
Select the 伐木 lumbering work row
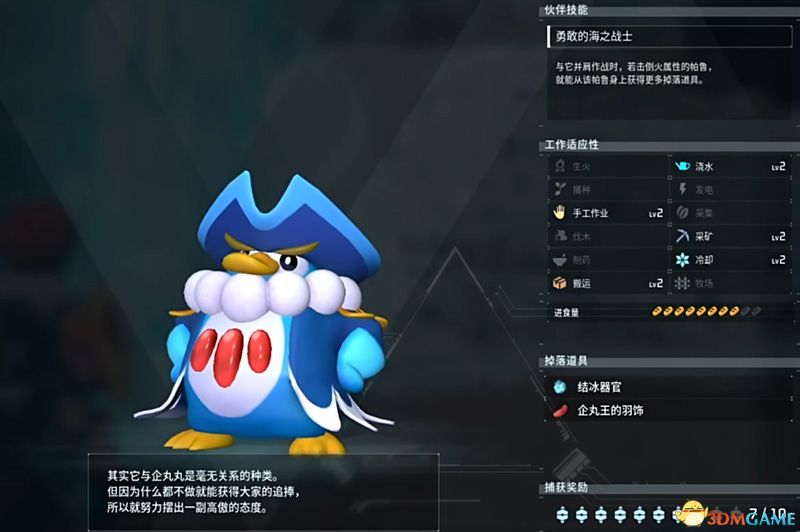coord(607,236)
